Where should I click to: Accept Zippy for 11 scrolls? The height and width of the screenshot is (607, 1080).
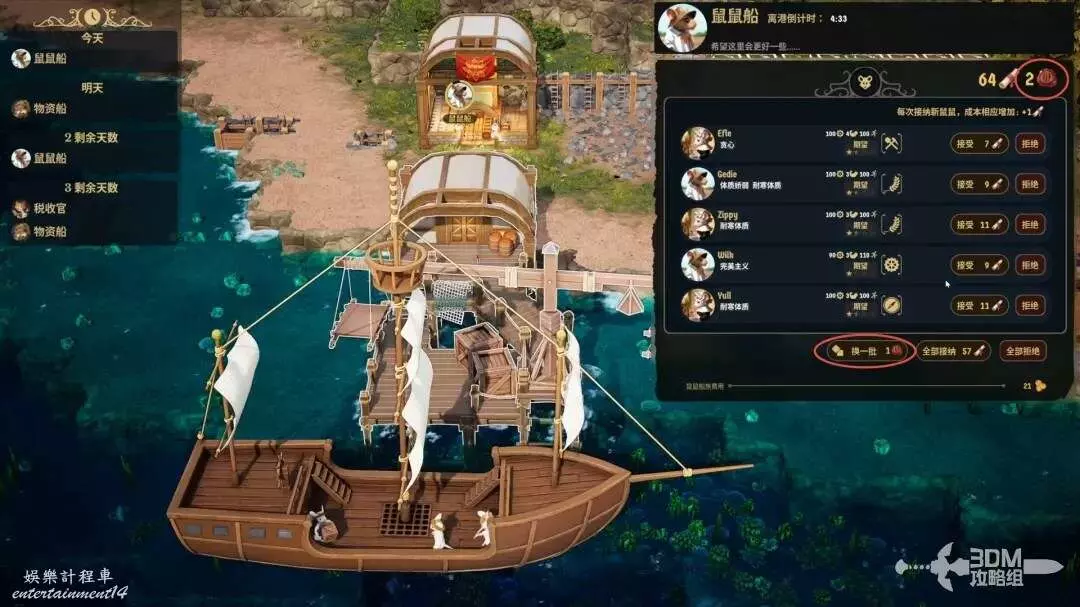pos(978,225)
